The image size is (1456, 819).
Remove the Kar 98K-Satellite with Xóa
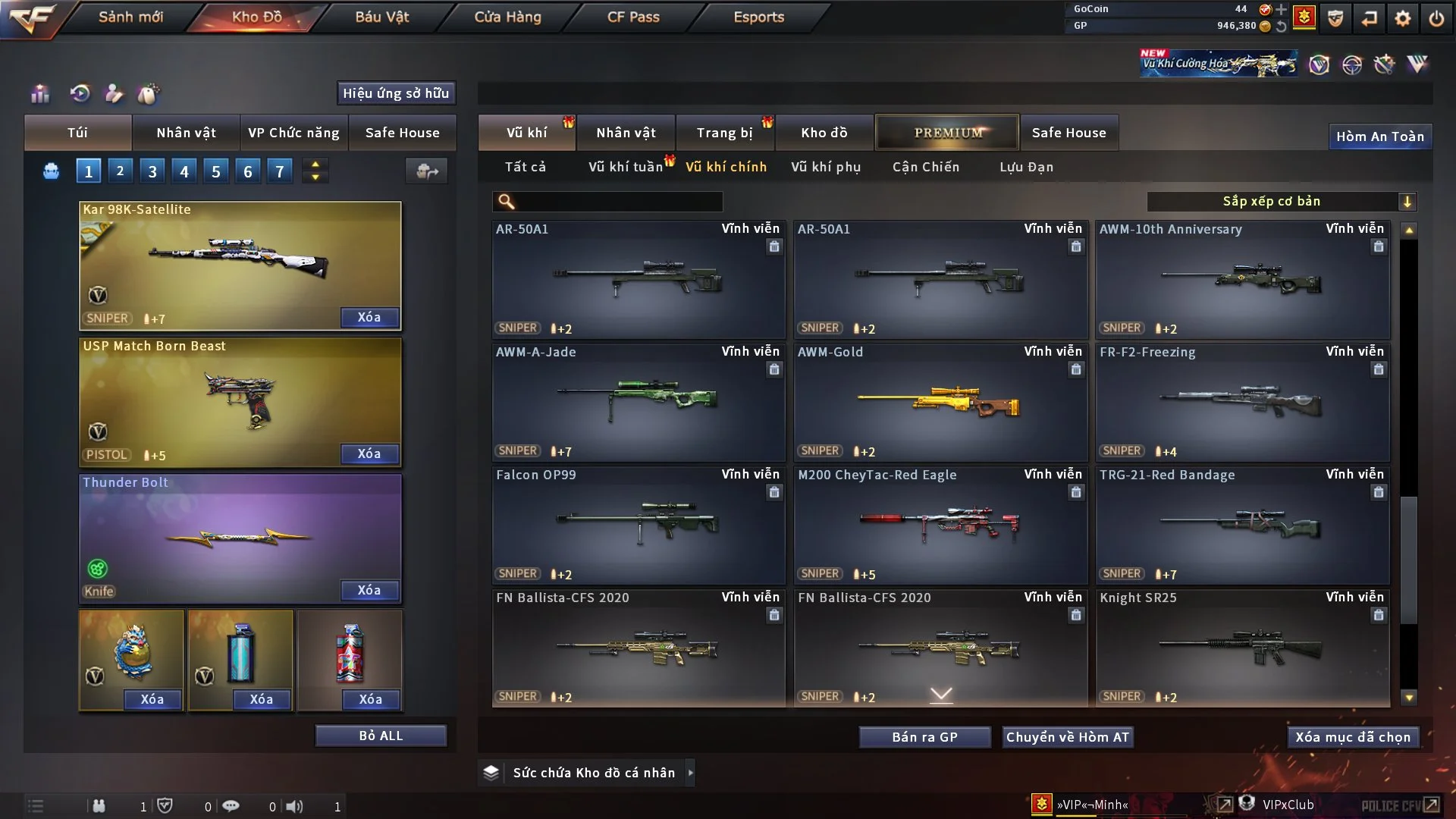click(369, 317)
